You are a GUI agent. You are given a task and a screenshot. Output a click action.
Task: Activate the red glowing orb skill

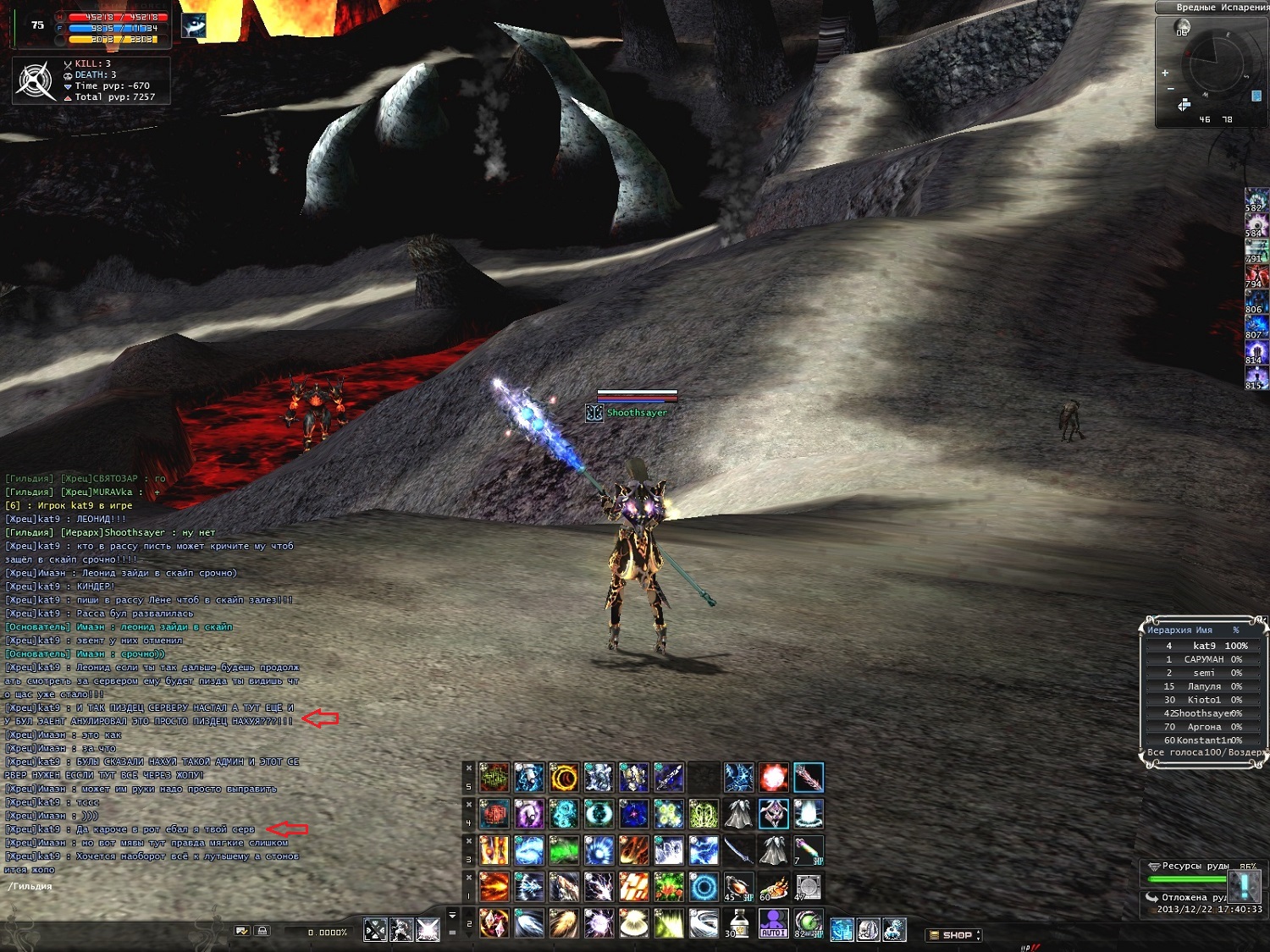click(773, 778)
